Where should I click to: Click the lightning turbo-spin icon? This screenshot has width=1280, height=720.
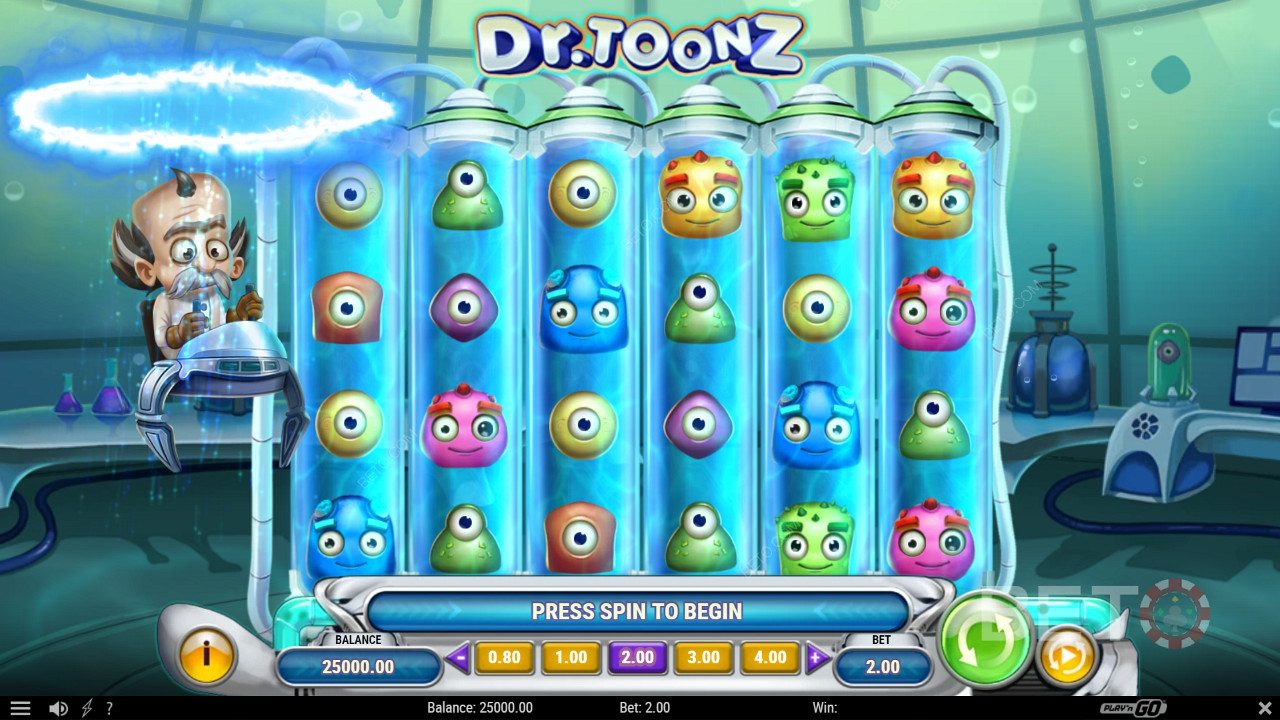point(85,707)
